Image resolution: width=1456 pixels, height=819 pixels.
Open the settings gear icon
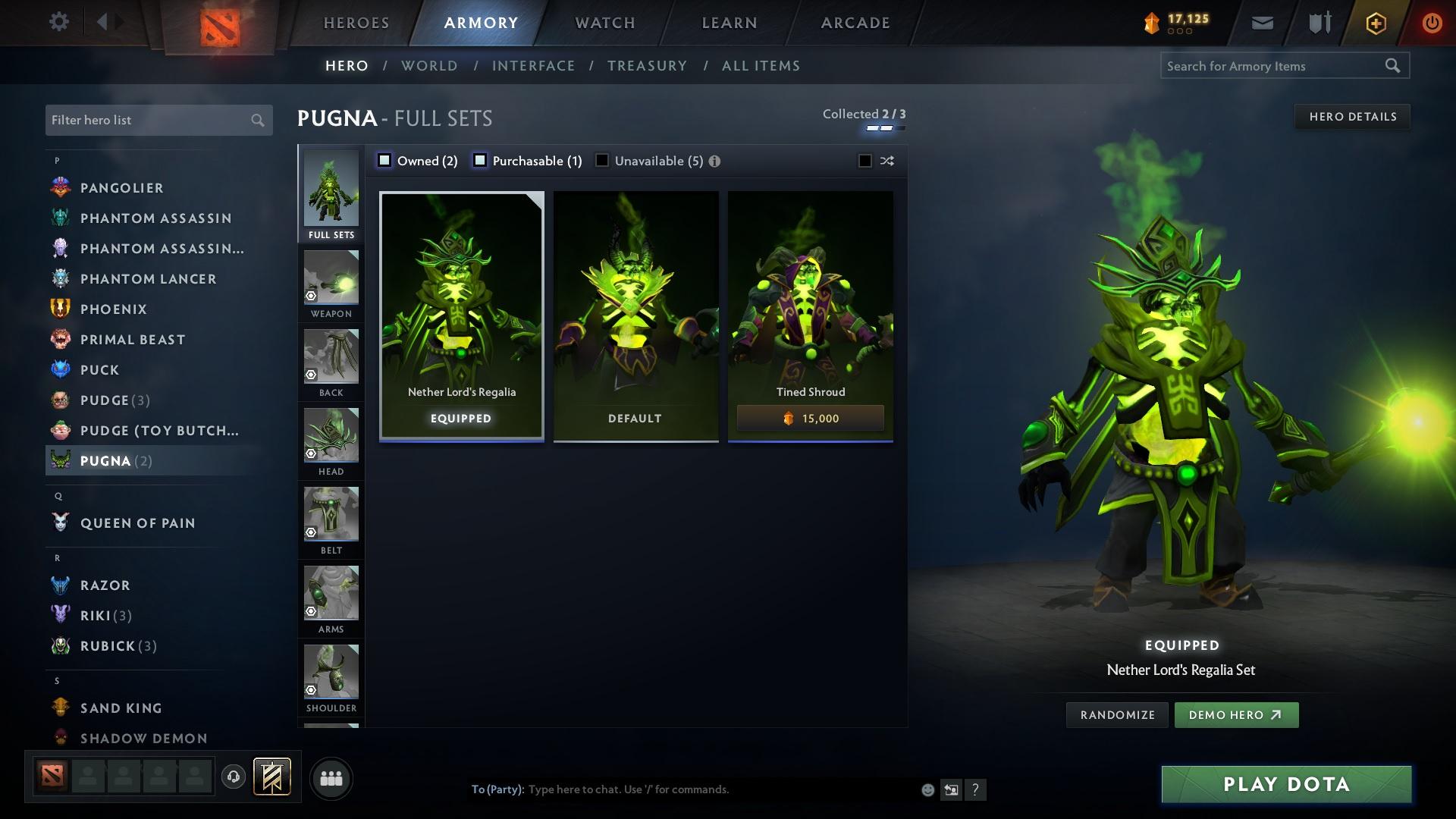[x=59, y=22]
